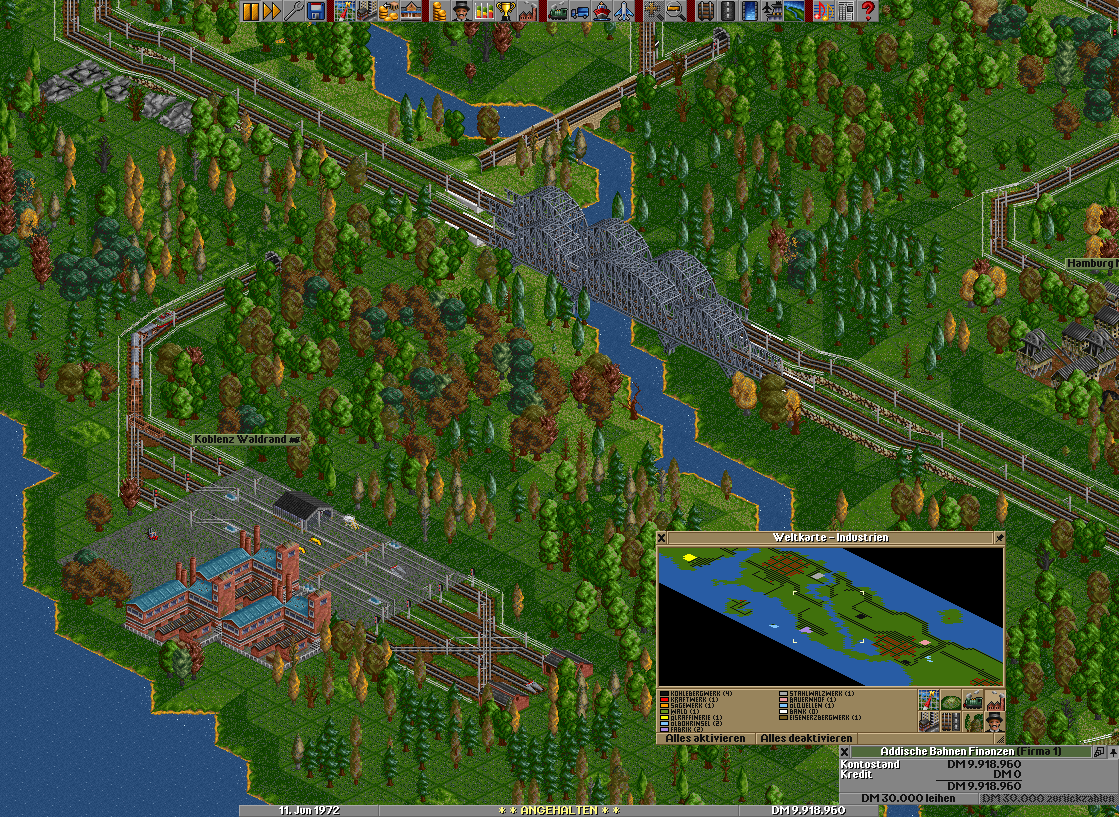Open the wrench game options menu
The width and height of the screenshot is (1119, 817).
(x=293, y=11)
